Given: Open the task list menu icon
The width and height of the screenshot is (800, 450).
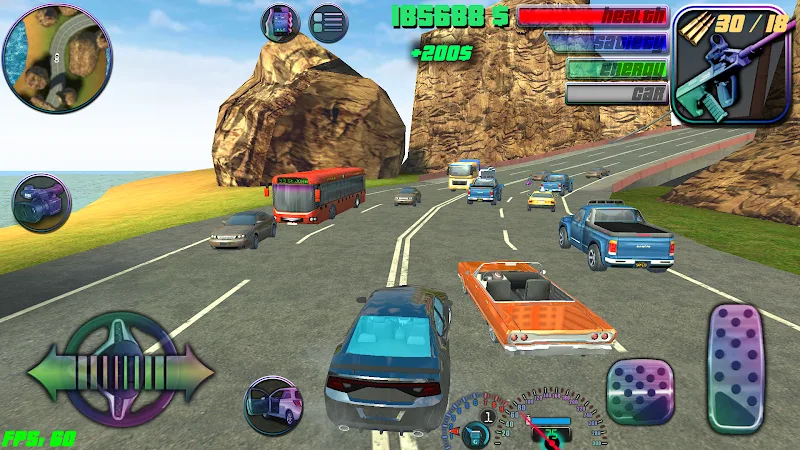Looking at the screenshot, I should [328, 22].
